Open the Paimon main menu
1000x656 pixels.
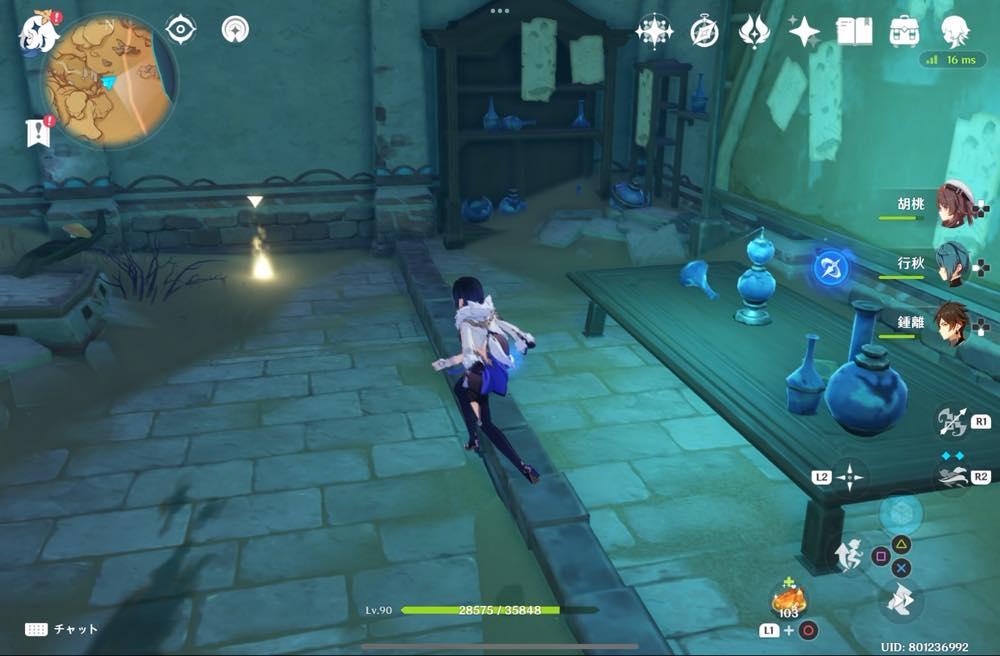tap(37, 32)
